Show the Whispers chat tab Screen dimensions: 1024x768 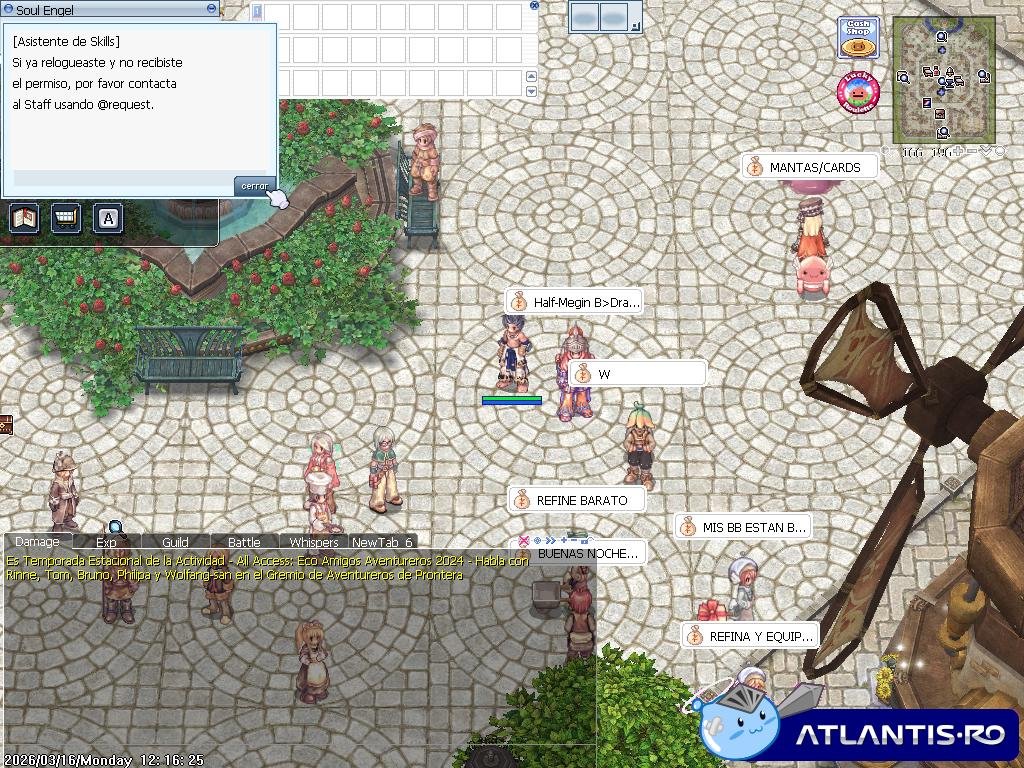coord(313,542)
